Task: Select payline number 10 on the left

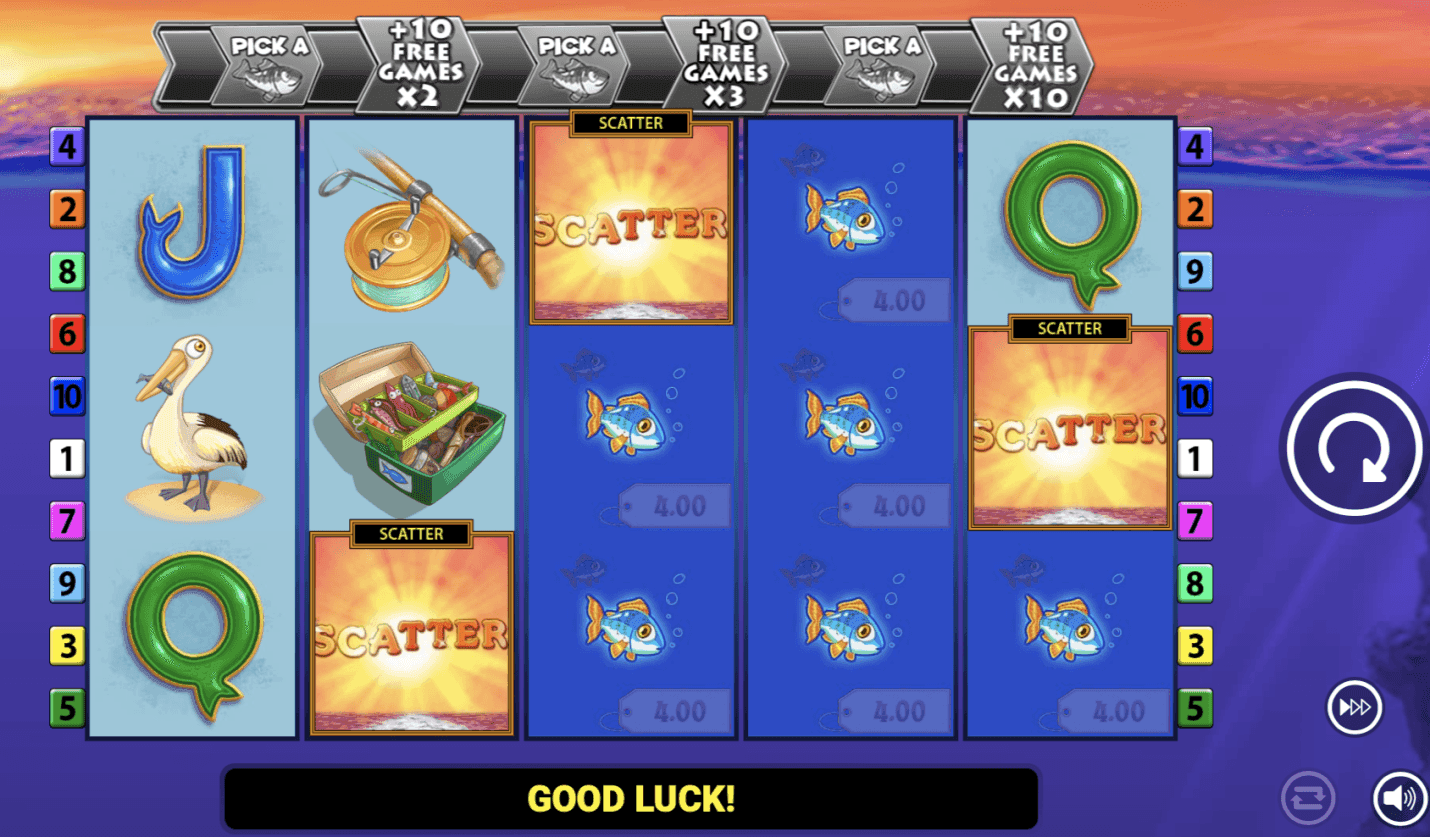Action: click(67, 396)
